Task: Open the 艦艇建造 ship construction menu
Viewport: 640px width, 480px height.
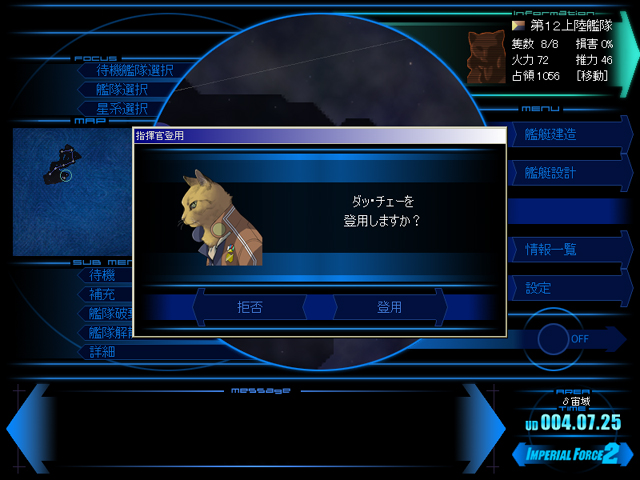Action: click(x=565, y=134)
